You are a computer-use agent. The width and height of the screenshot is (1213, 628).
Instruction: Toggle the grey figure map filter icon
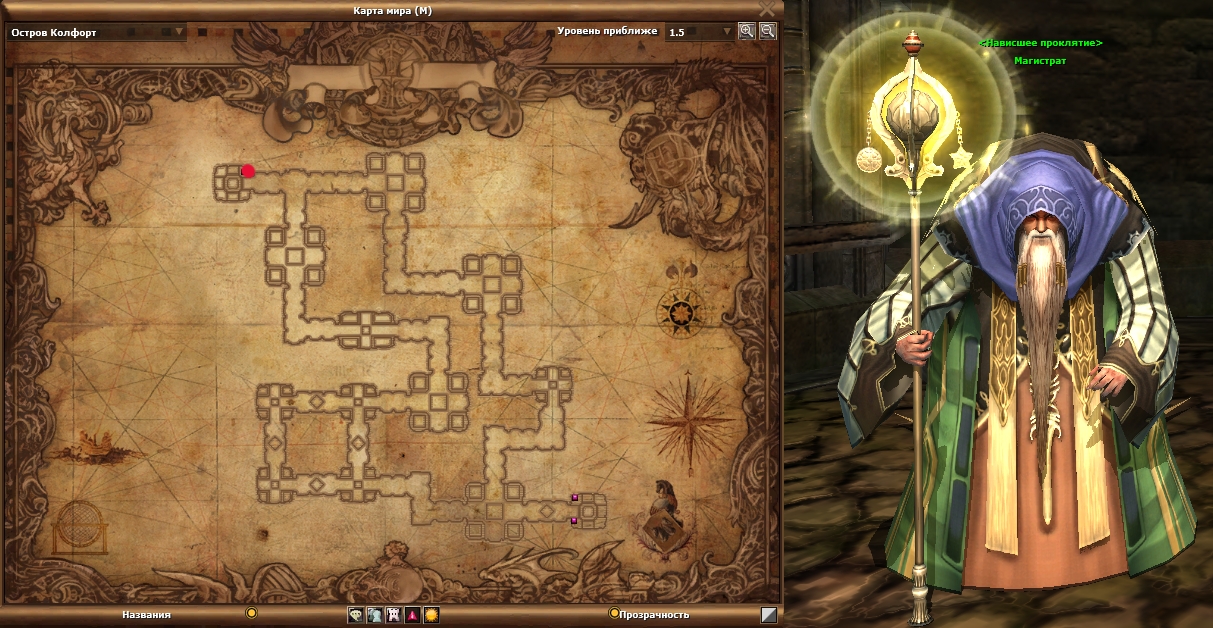374,615
